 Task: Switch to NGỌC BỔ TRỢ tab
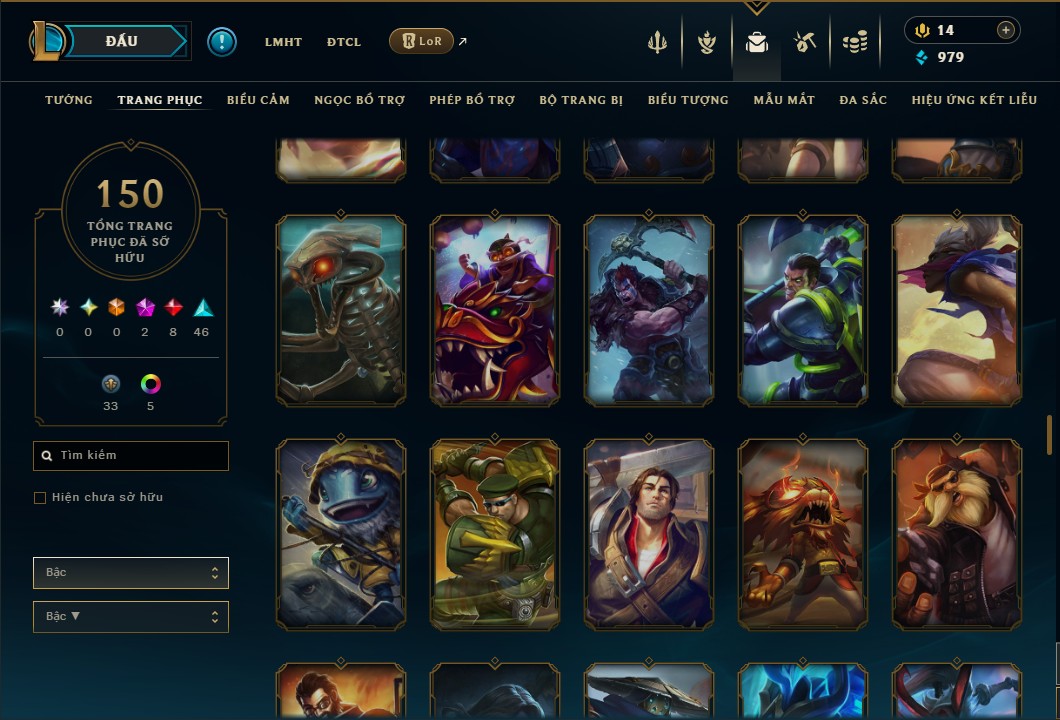(359, 100)
